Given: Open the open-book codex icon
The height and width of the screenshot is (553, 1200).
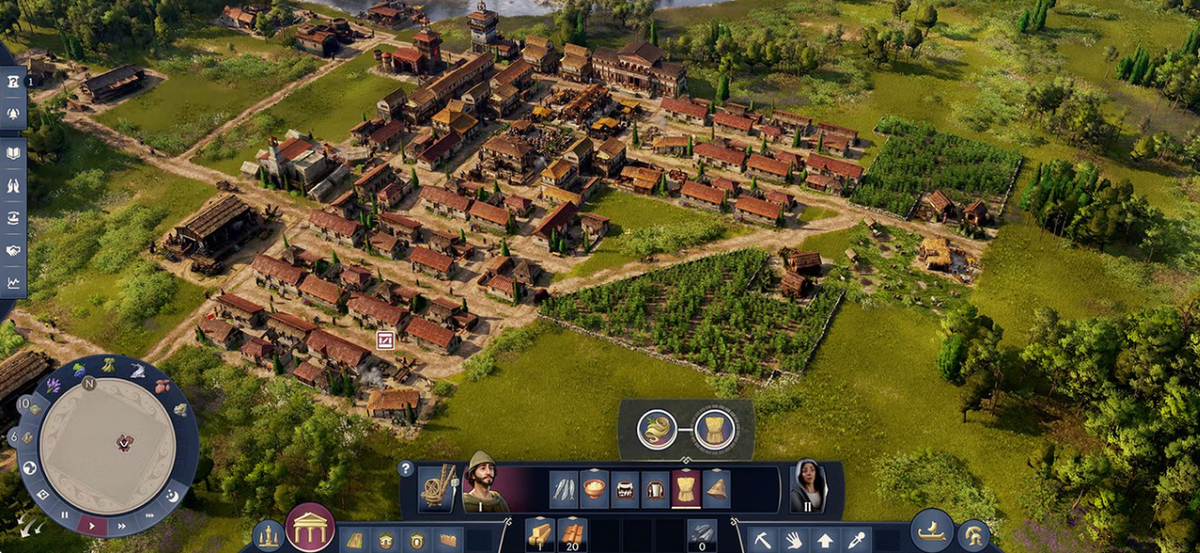Looking at the screenshot, I should 14,153.
